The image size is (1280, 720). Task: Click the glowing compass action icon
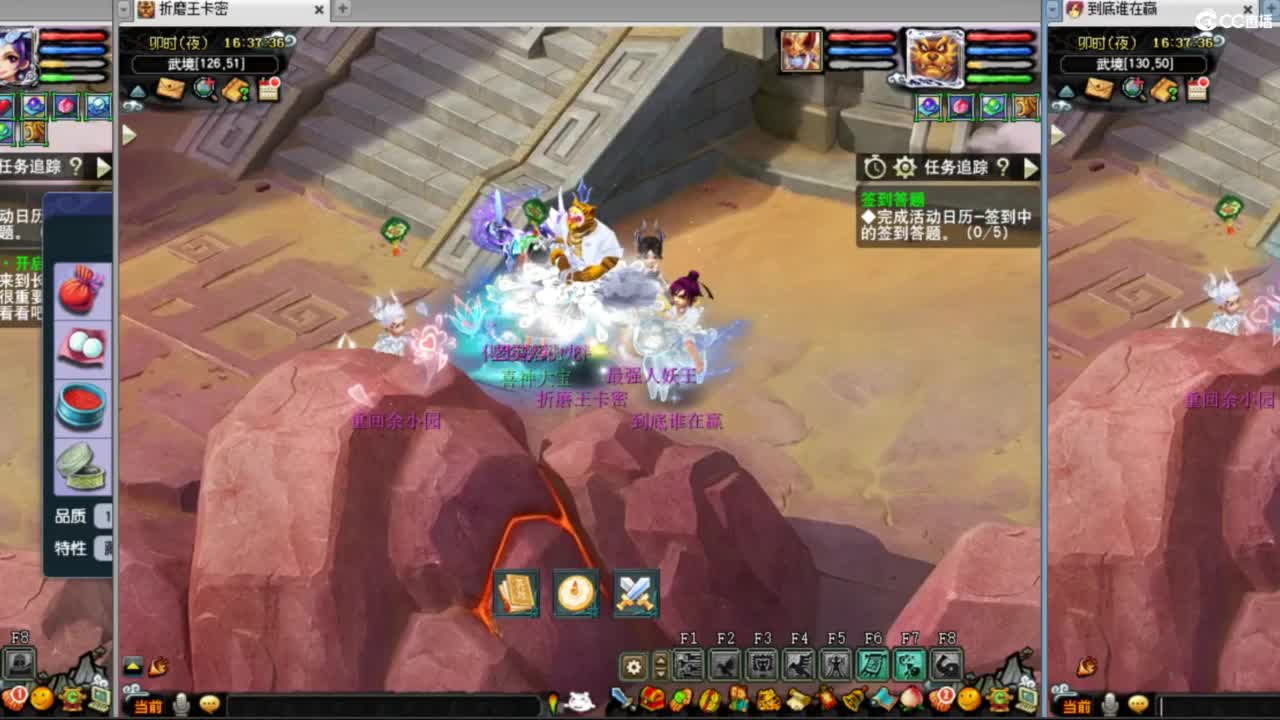click(x=576, y=596)
